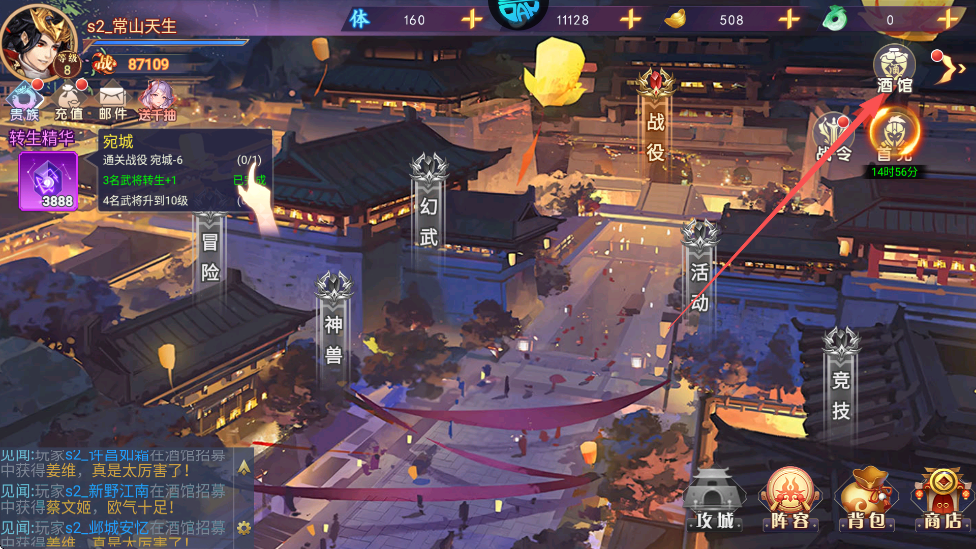Open the player avatar portrait
The width and height of the screenshot is (976, 549).
coord(40,40)
